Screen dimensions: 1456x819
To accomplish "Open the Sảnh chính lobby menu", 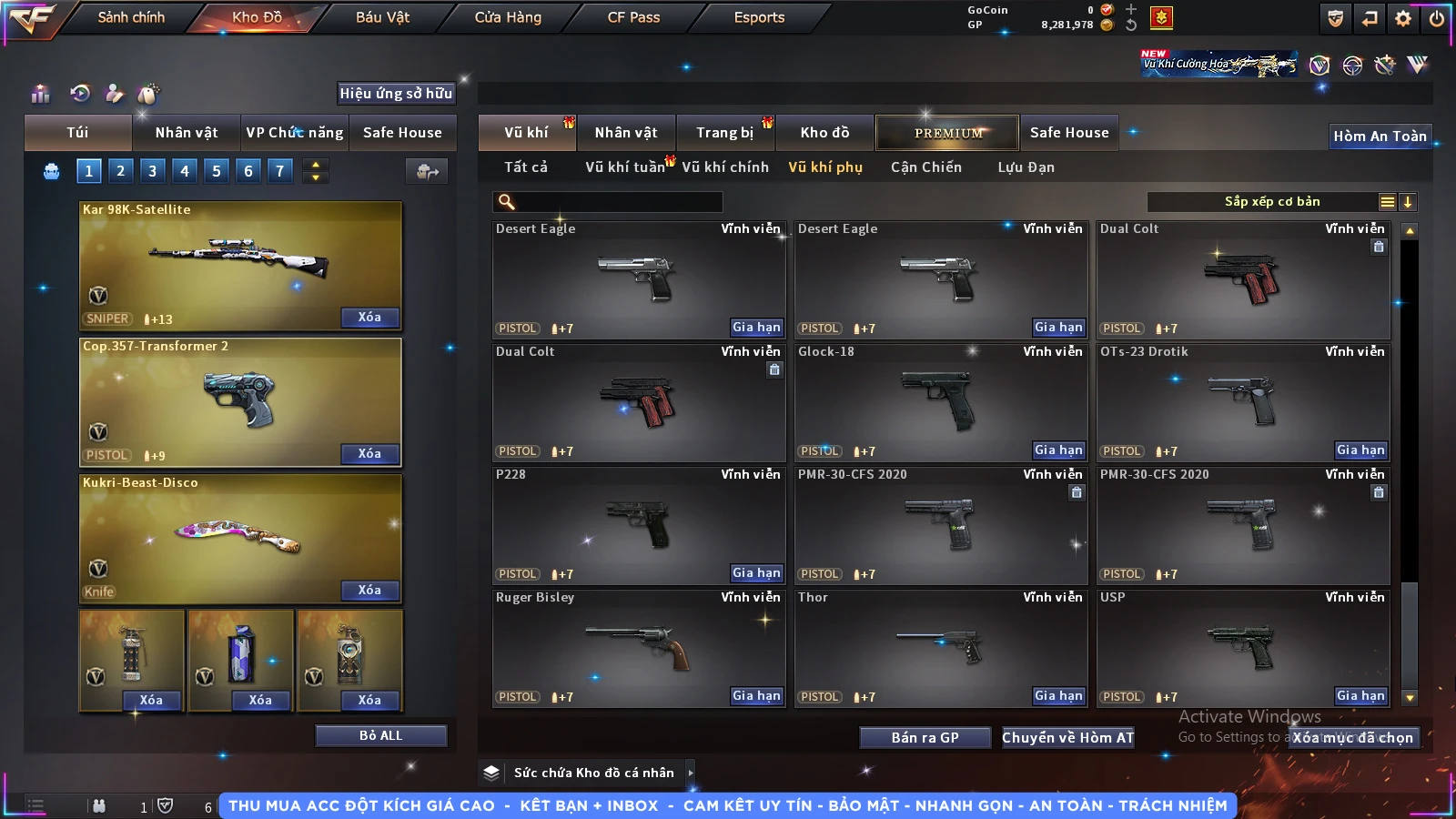I will coord(131,17).
